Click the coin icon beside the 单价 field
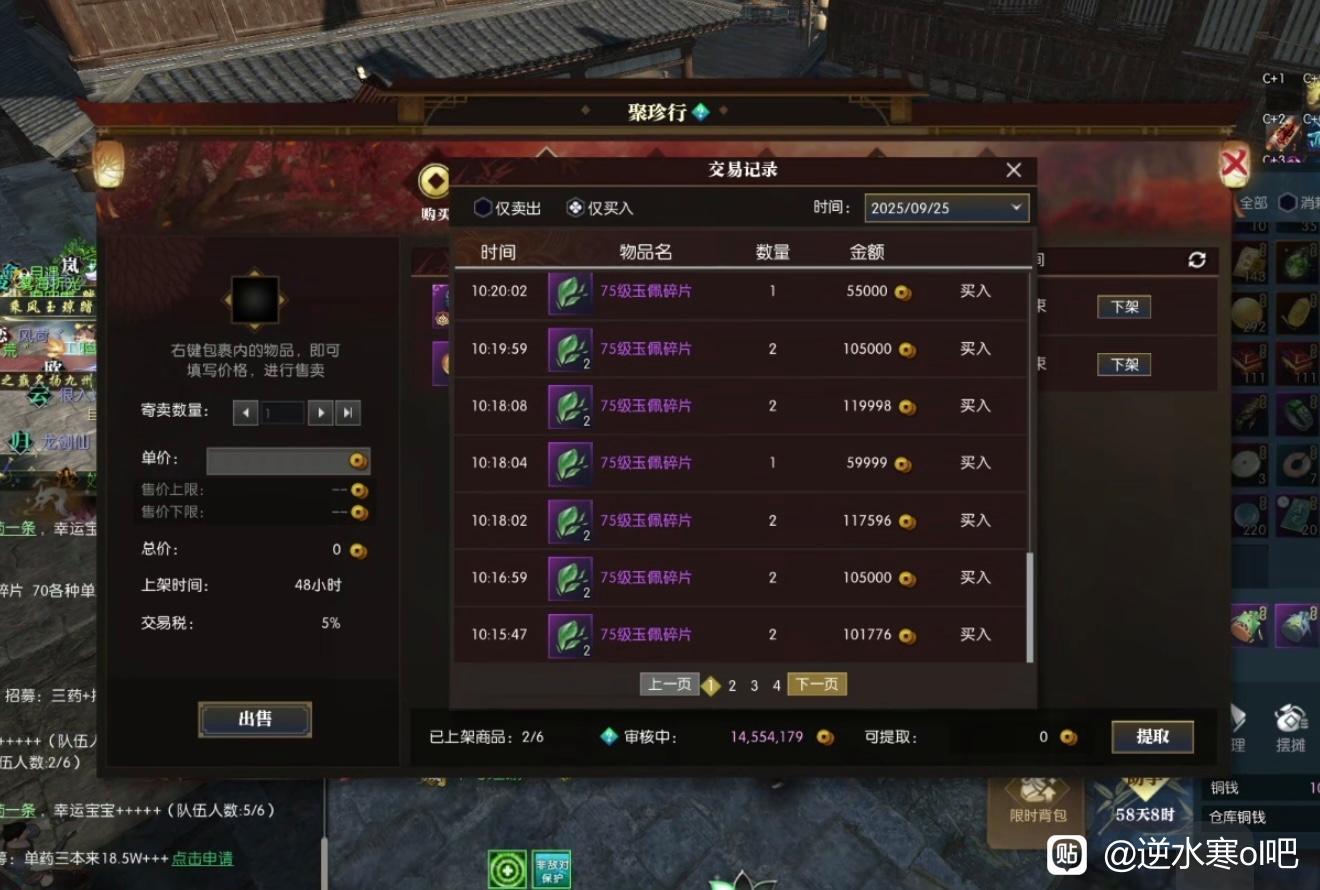The width and height of the screenshot is (1320, 890). [x=359, y=461]
